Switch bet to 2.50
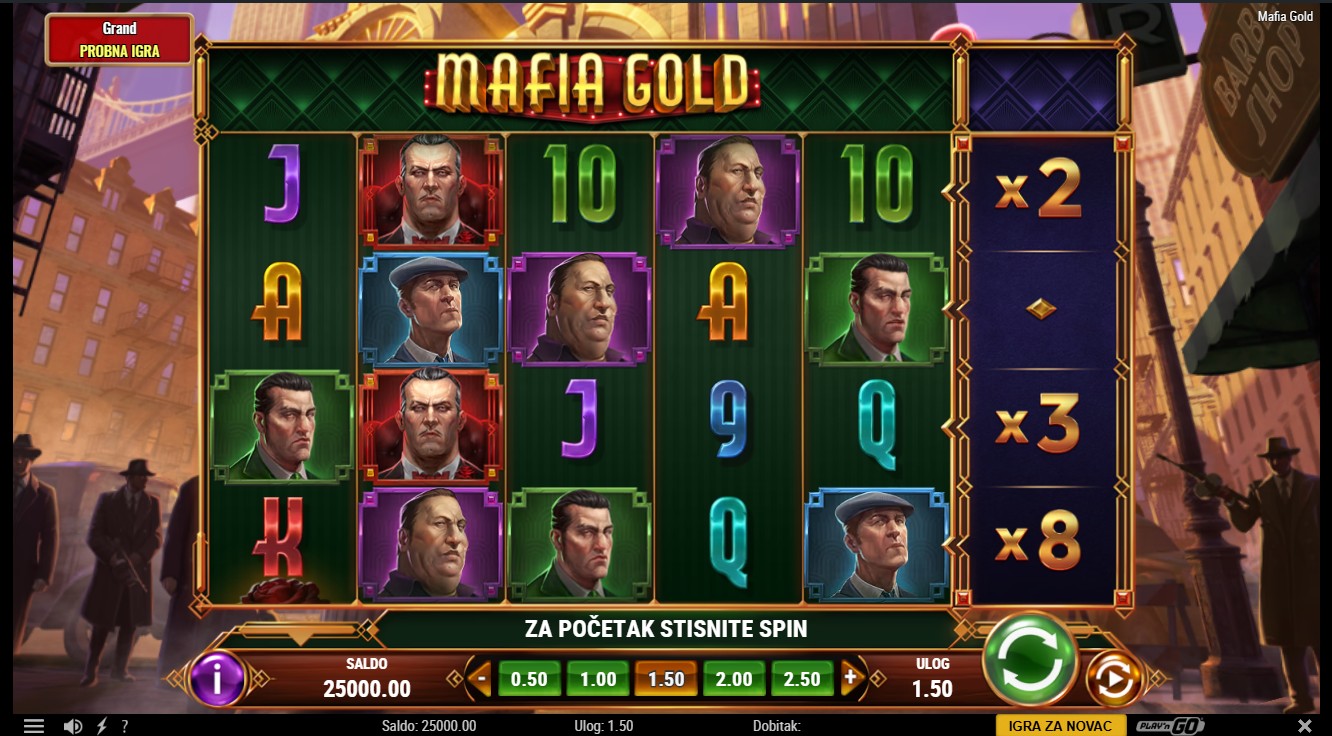This screenshot has width=1332, height=736. pos(802,679)
